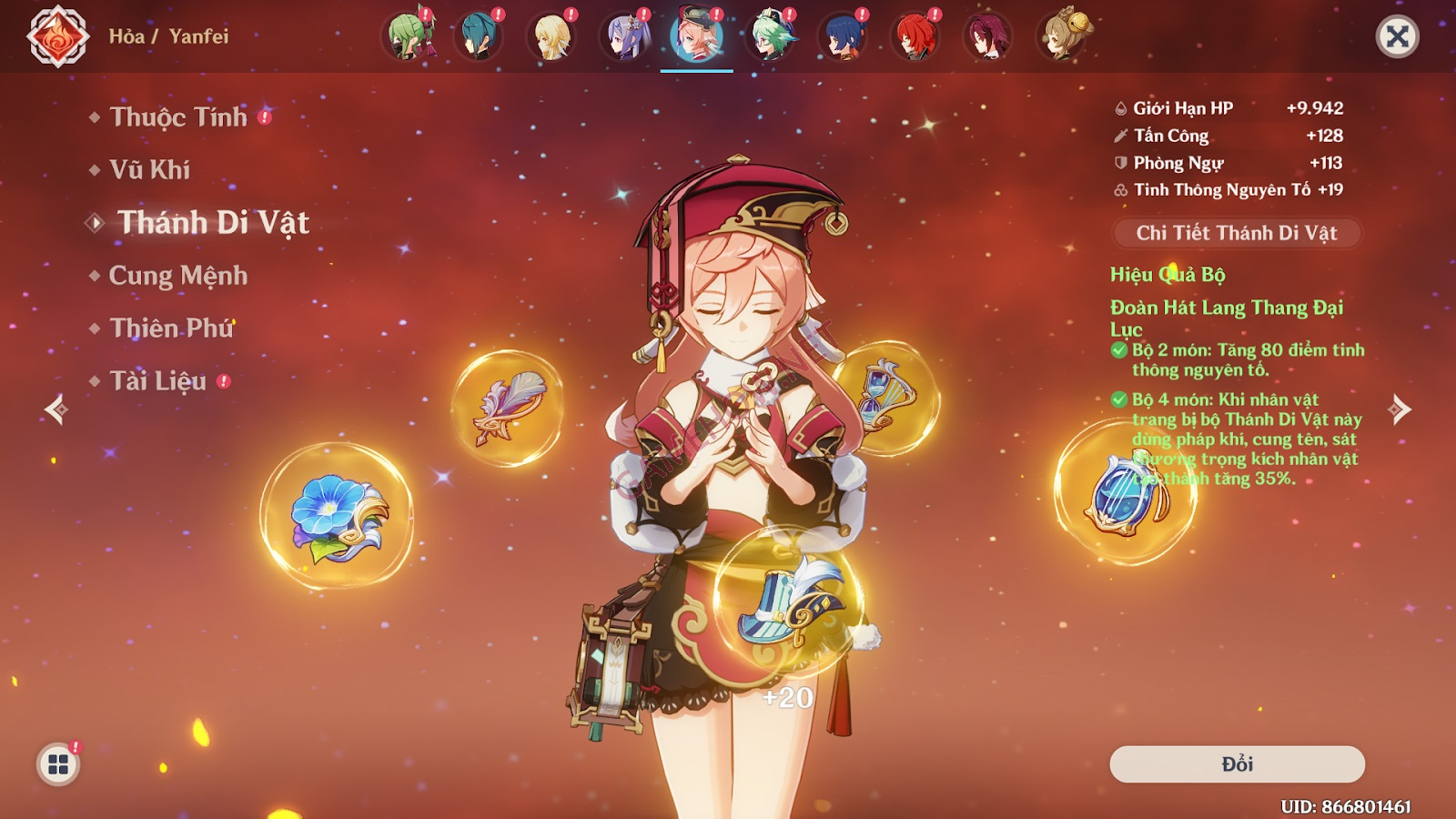Select the purple-haired Keqing portrait

pos(624,37)
